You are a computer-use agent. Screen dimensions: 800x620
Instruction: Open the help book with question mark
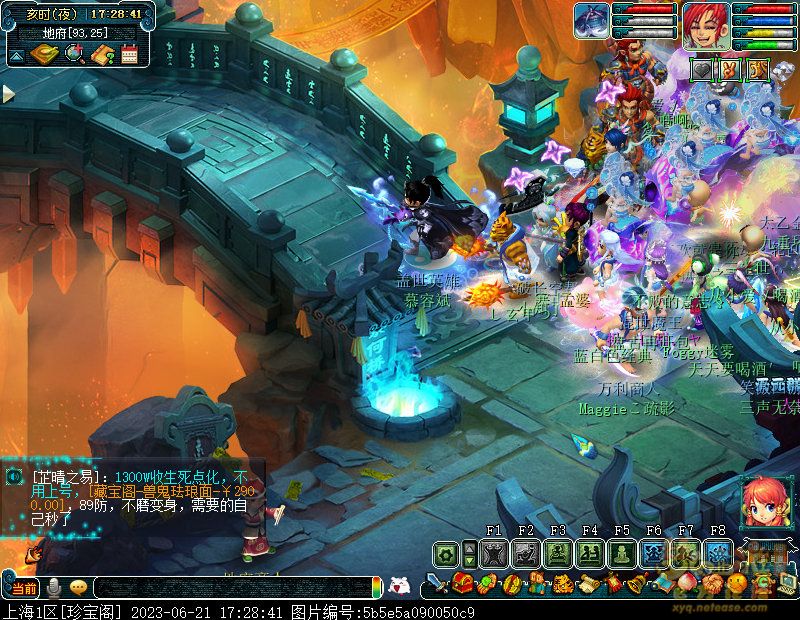pyautogui.click(x=101, y=54)
